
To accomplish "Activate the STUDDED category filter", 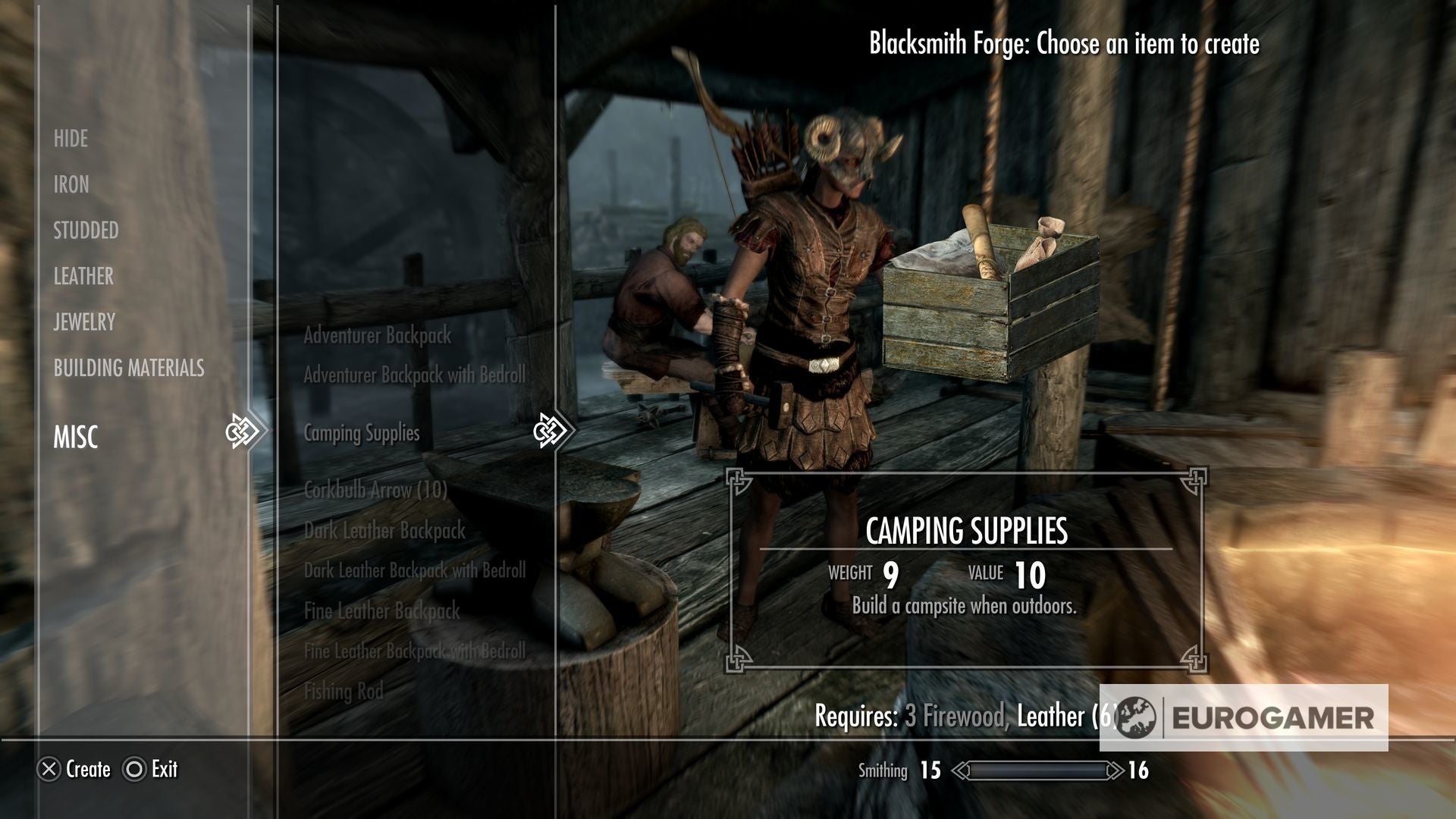I will [x=85, y=231].
